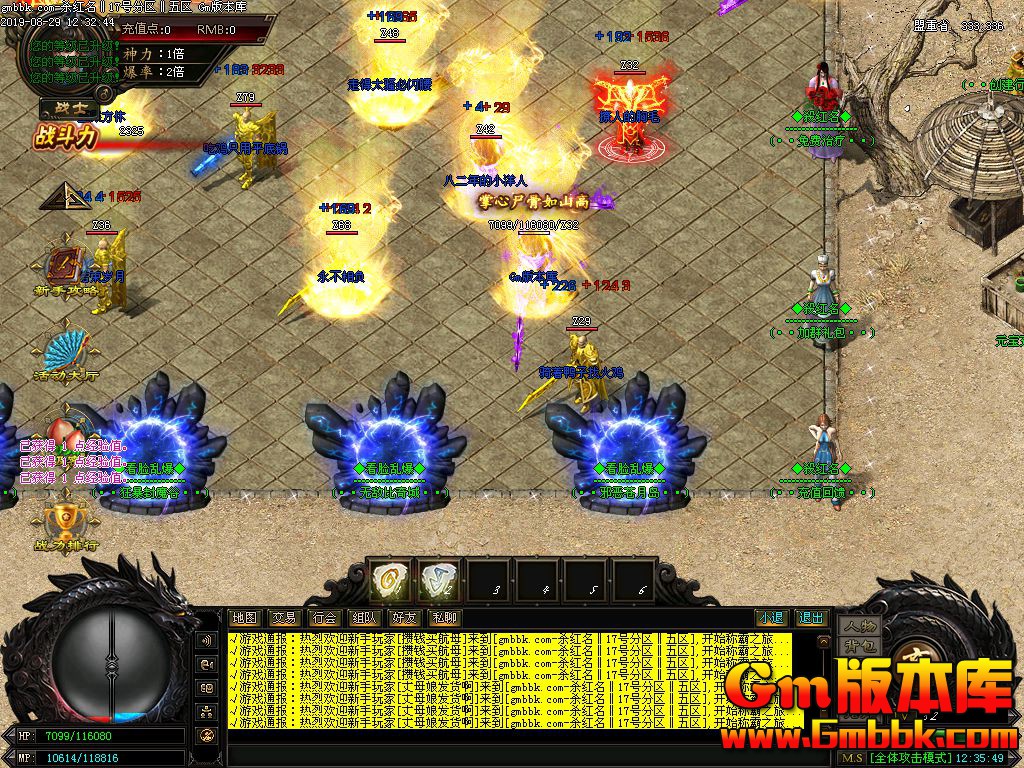Screen dimensions: 1024x768
Task: Open the 行会 guild panel
Action: tap(324, 618)
